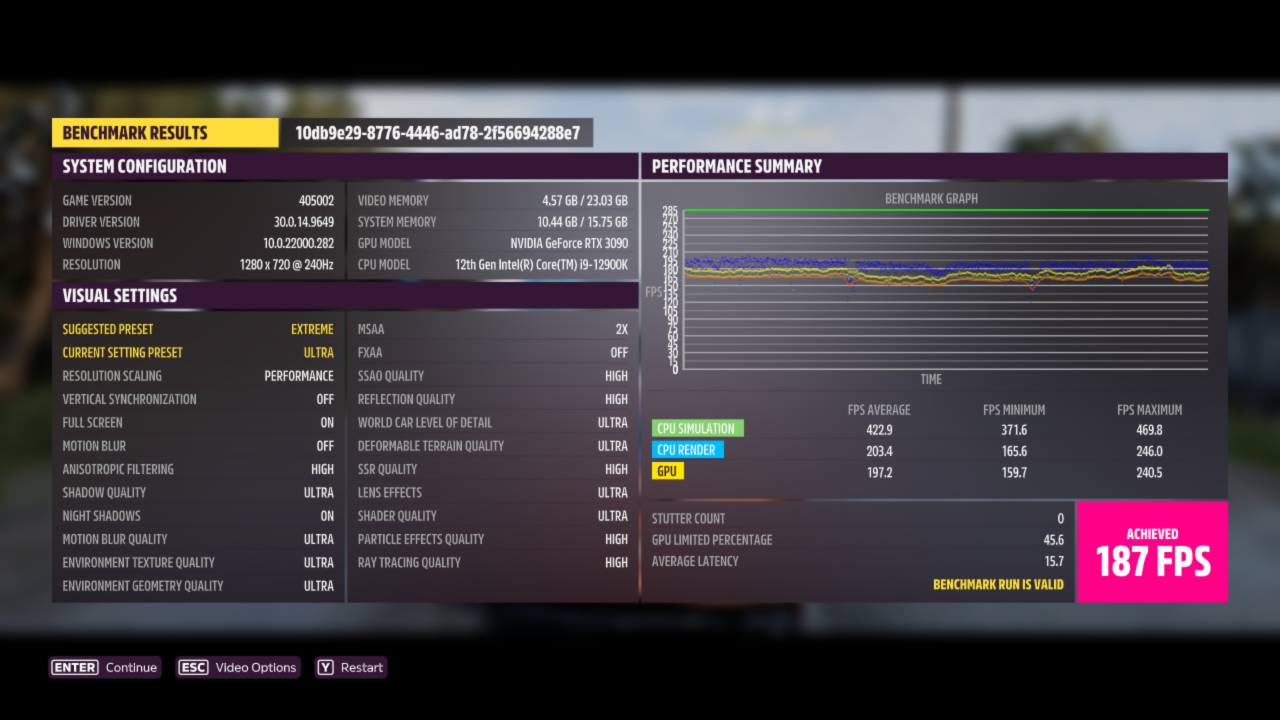Click the ENTER key prompt icon

coord(74,667)
